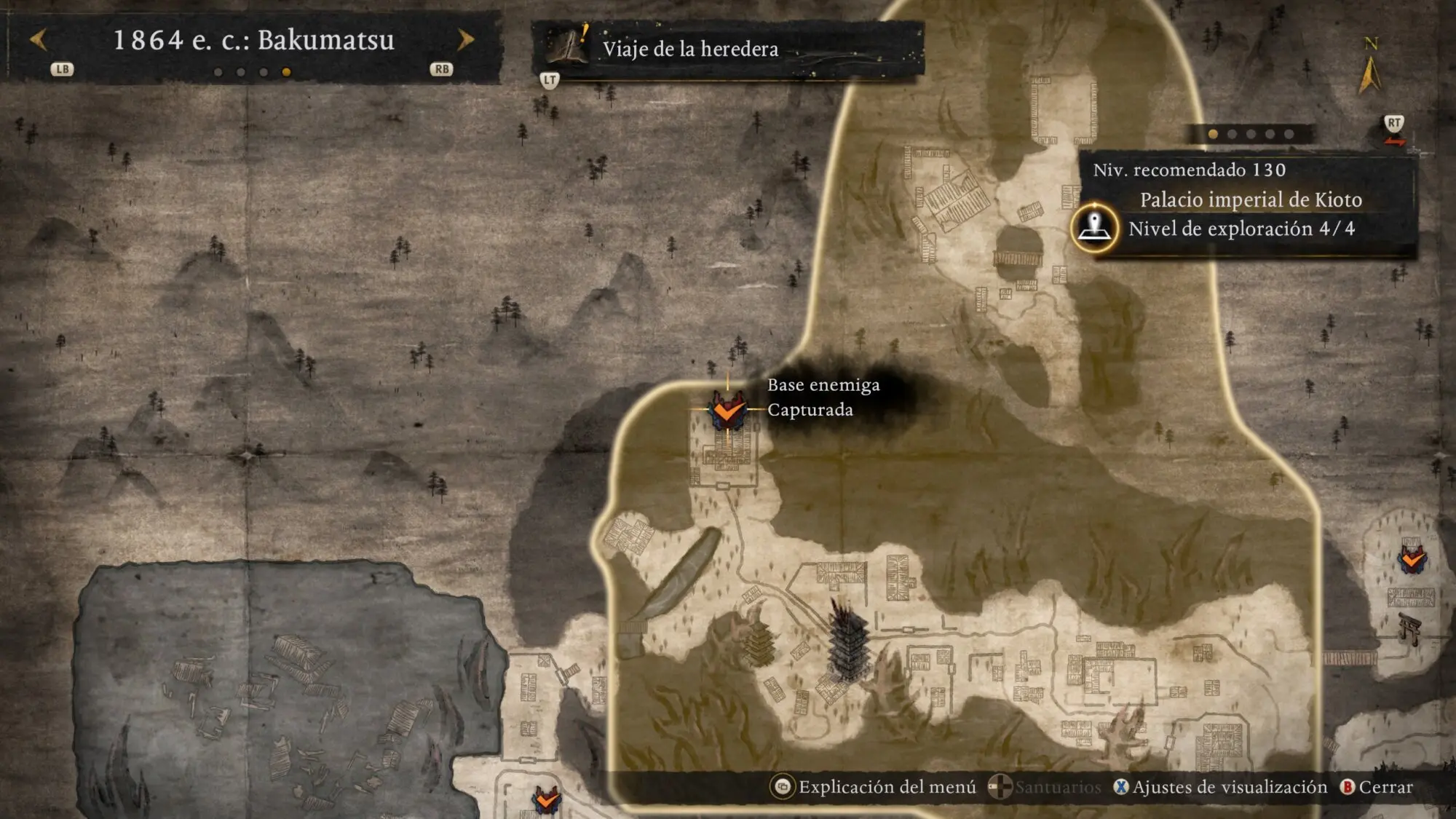Click the torii gate shrine marker
1456x819 pixels.
click(x=1410, y=628)
